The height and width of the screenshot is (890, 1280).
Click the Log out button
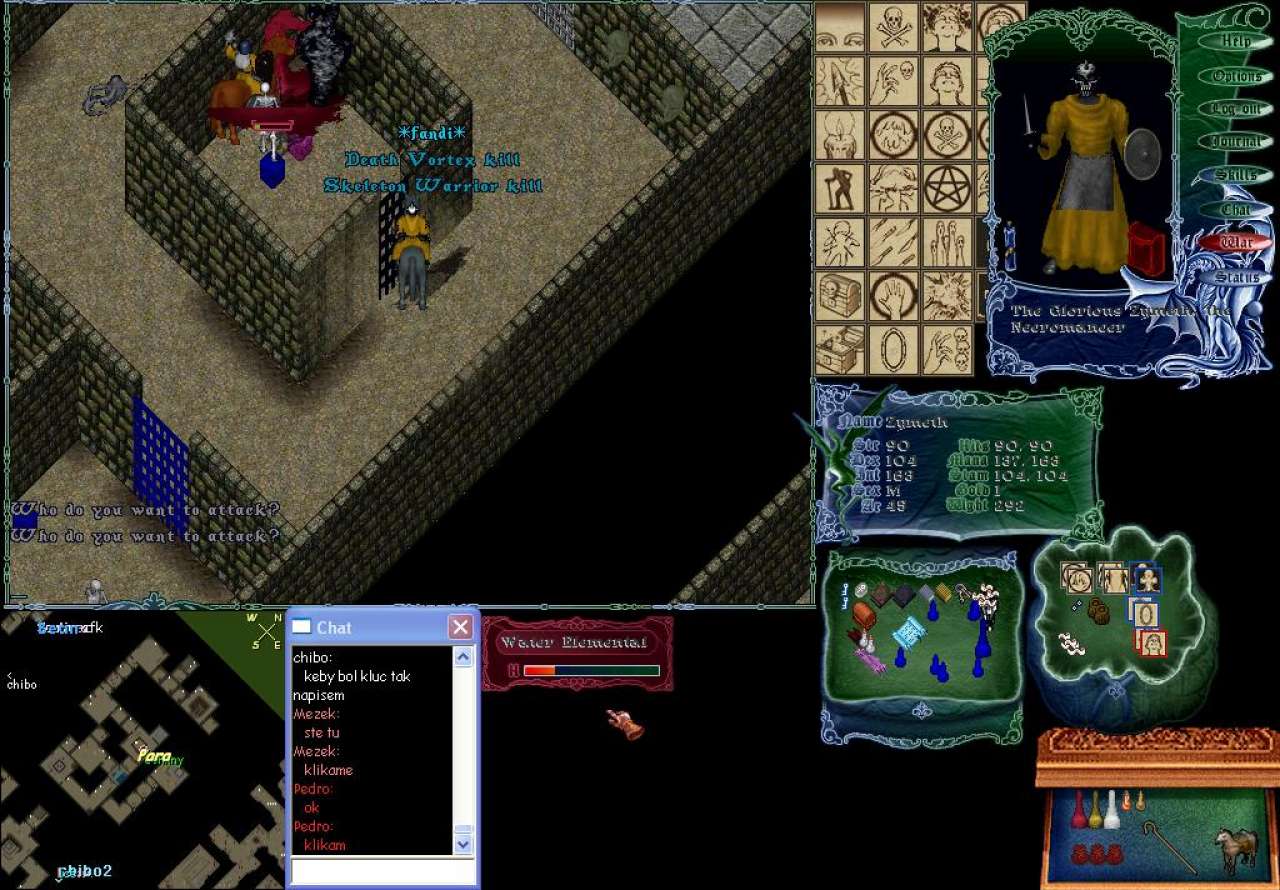(1235, 109)
